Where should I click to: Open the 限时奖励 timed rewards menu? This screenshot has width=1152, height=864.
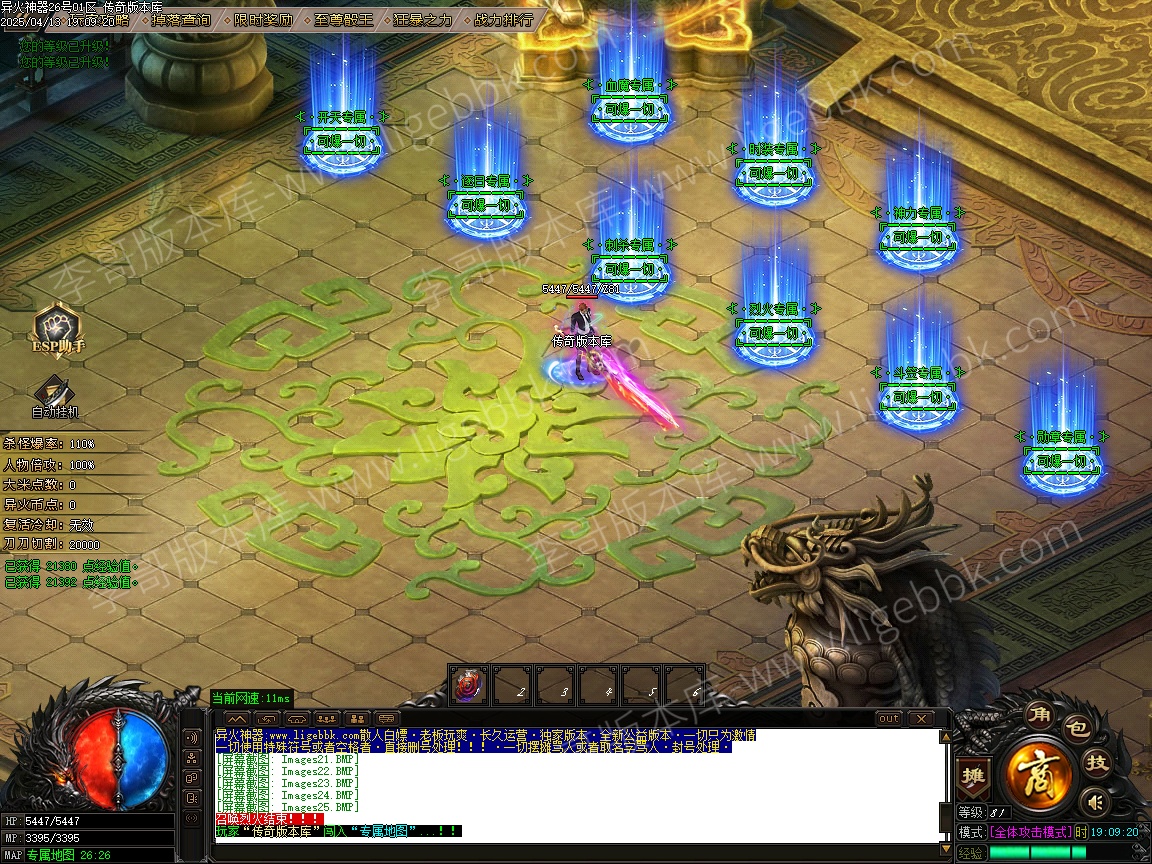tap(264, 20)
